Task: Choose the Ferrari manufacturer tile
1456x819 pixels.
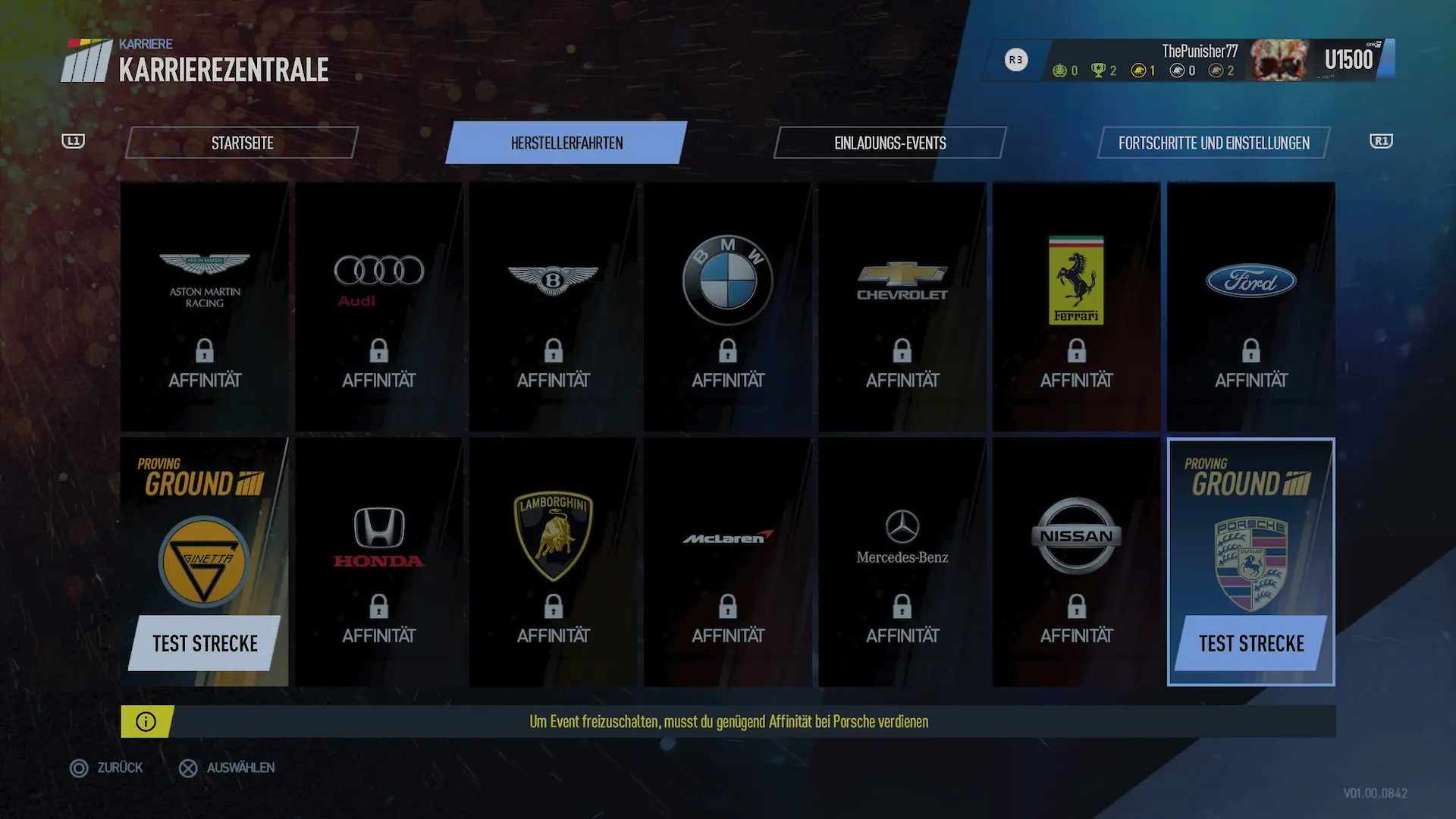Action: click(1077, 307)
